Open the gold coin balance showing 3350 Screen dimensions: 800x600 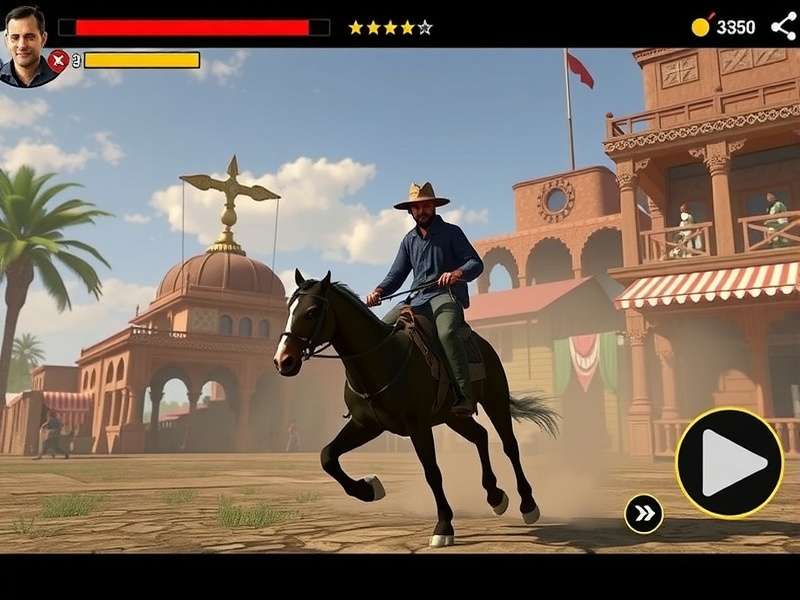[x=723, y=27]
